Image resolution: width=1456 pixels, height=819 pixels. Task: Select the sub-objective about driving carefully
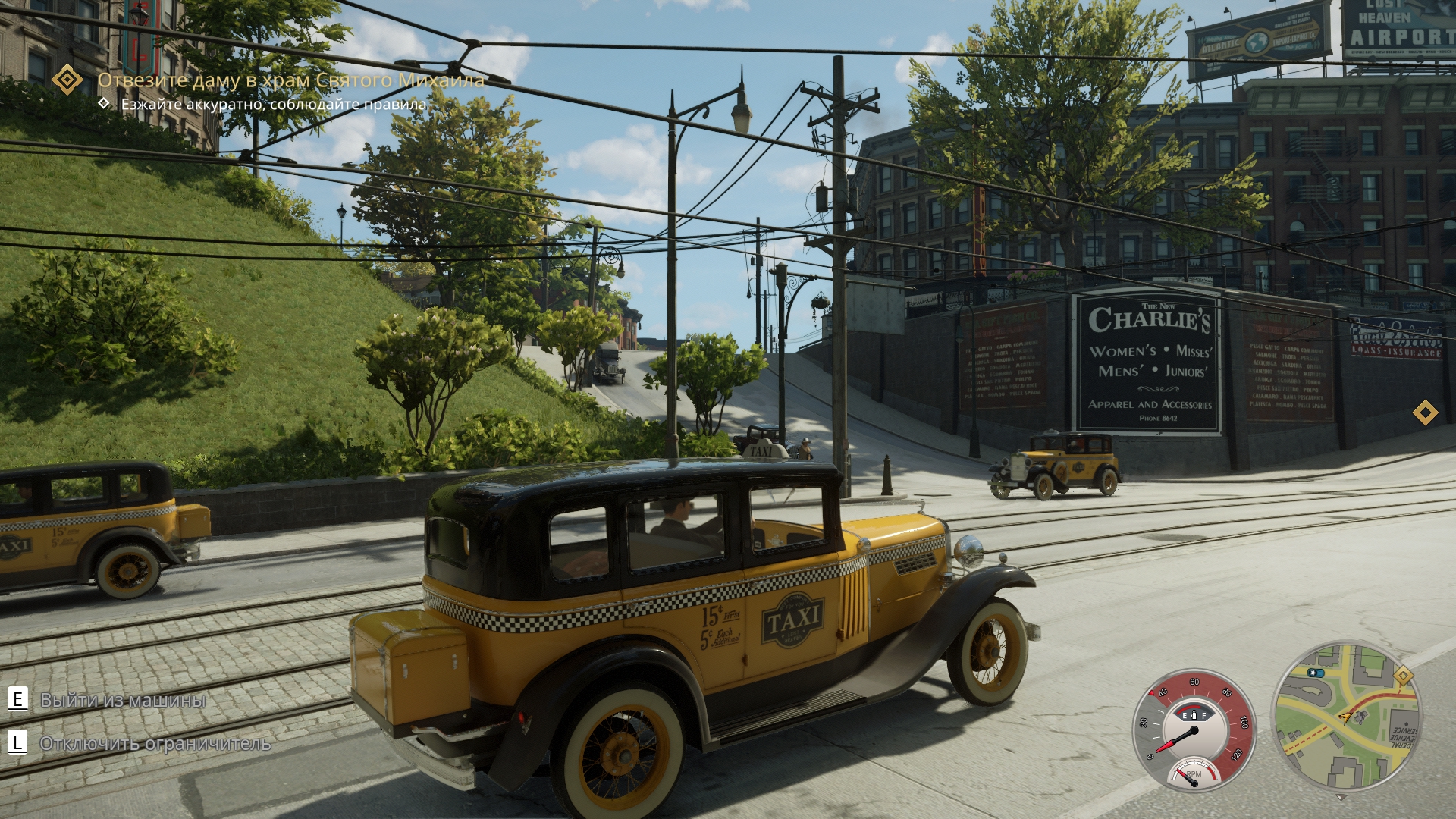pos(273,105)
